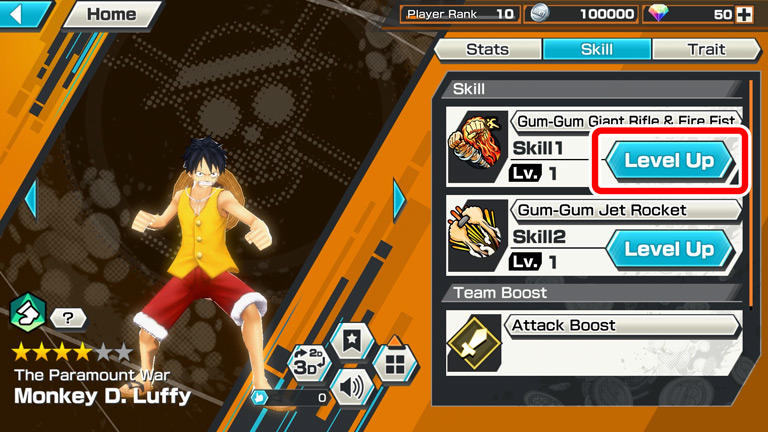
Task: Select the Skill tab
Action: [597, 49]
